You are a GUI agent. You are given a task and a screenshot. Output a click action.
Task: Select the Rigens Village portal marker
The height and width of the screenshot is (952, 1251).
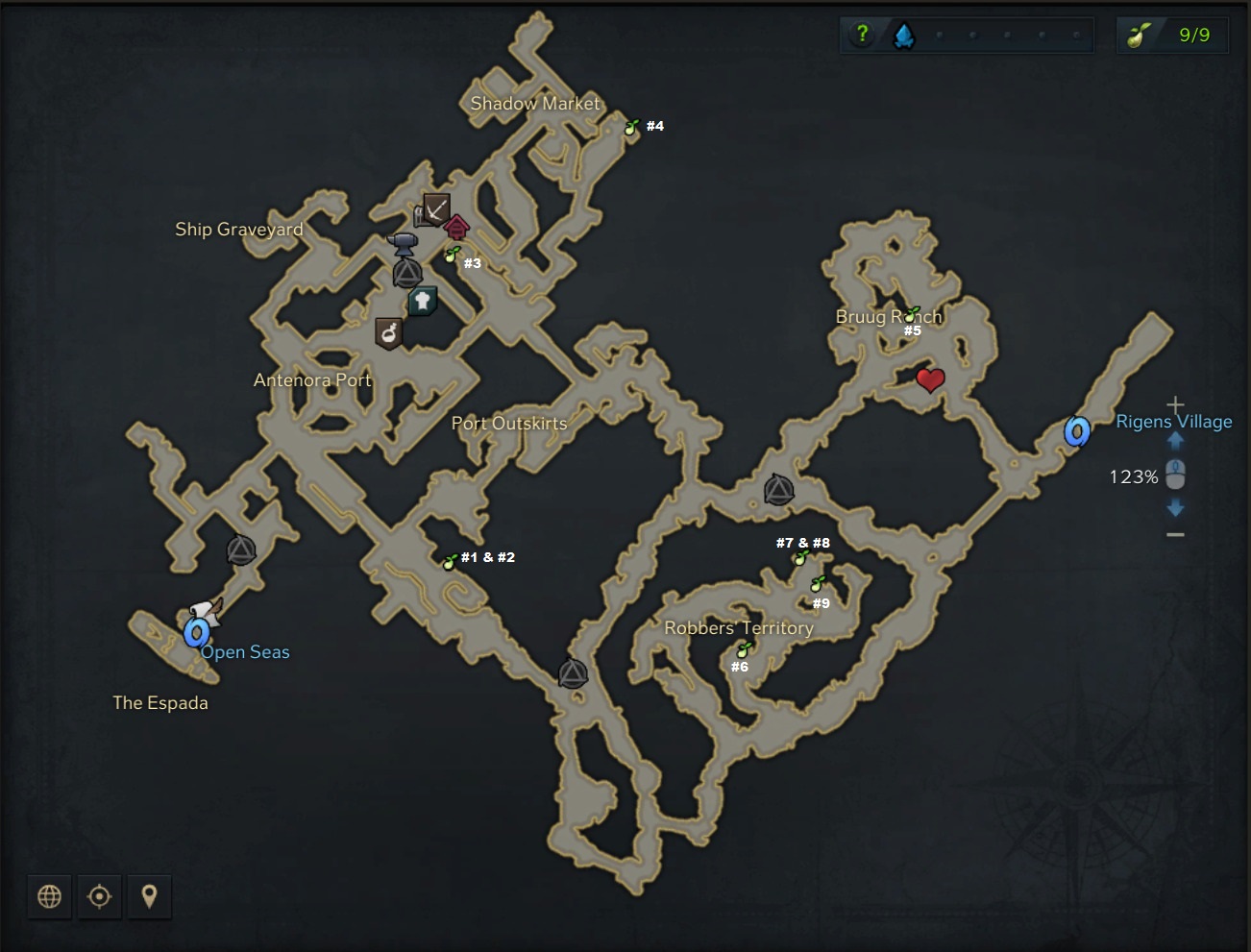point(1077,431)
